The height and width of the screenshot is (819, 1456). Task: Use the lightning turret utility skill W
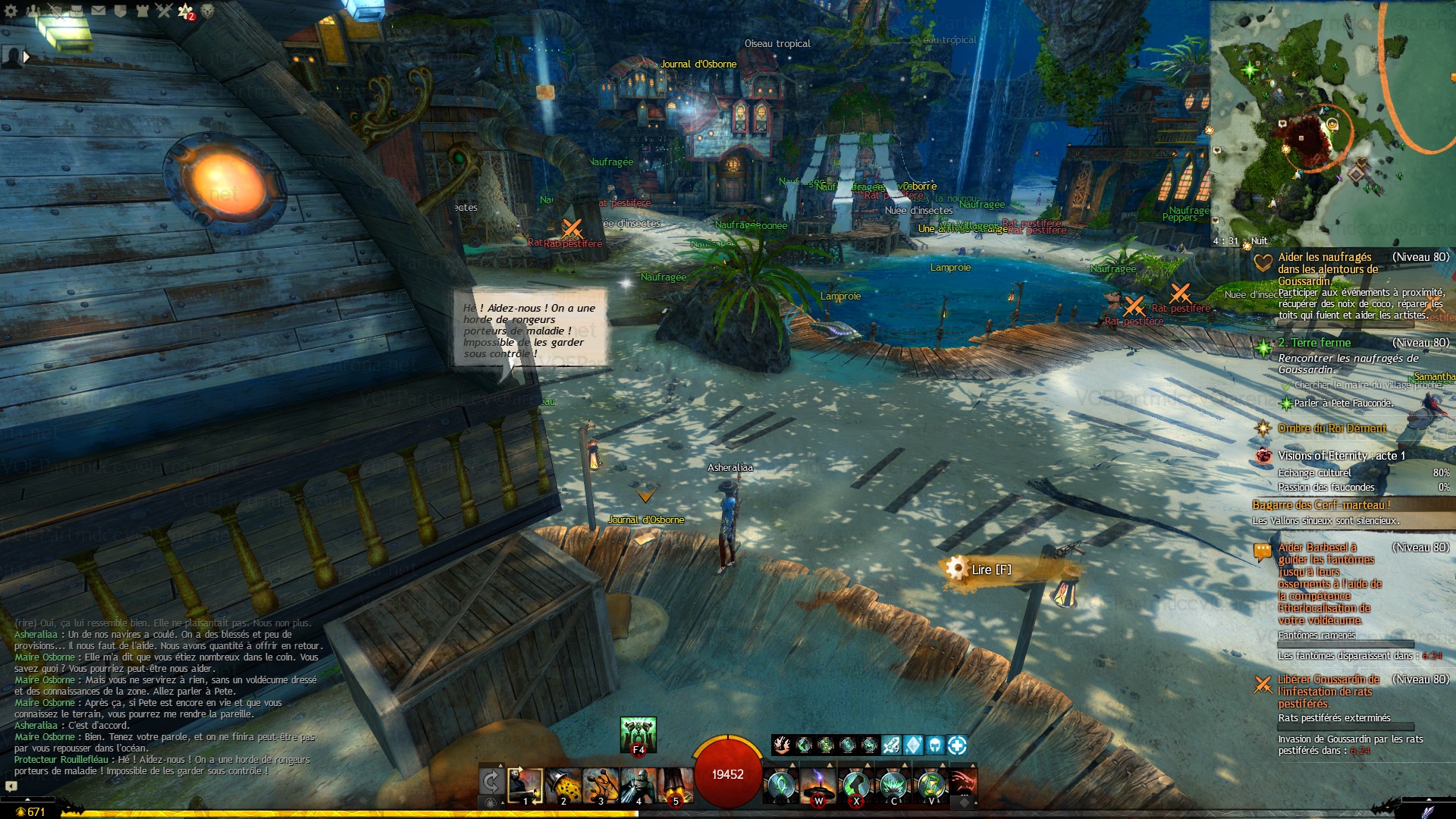818,786
